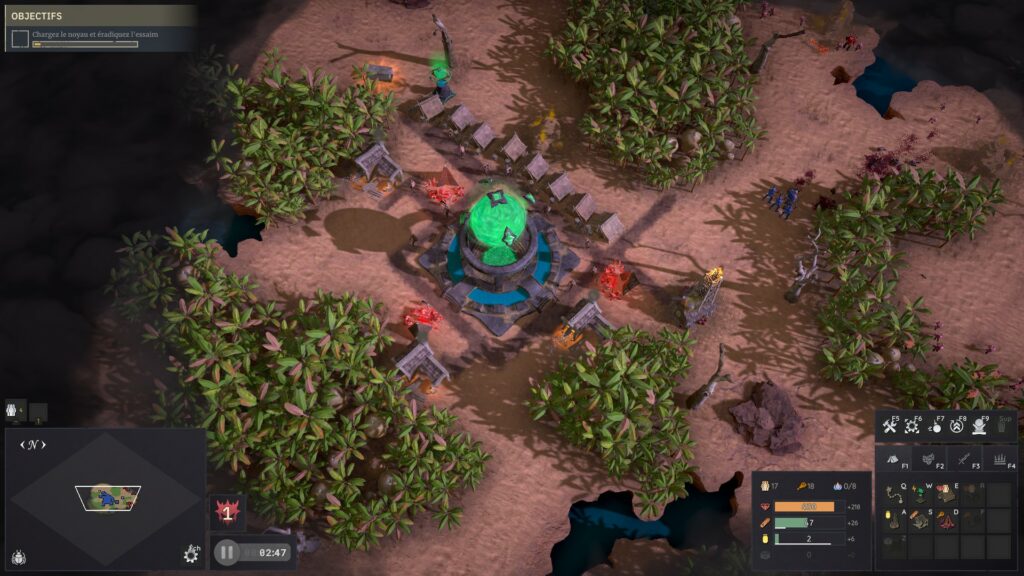
Task: Click the red wave counter icon
Action: click(x=227, y=512)
